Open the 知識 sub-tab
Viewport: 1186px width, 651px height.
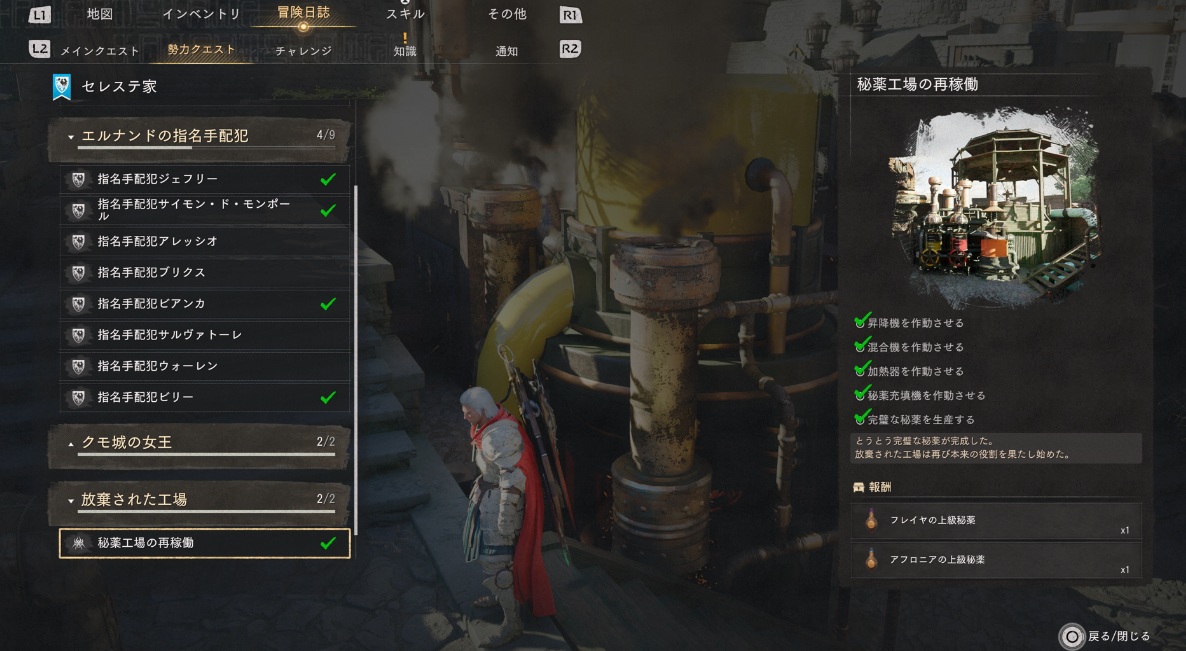pos(405,50)
